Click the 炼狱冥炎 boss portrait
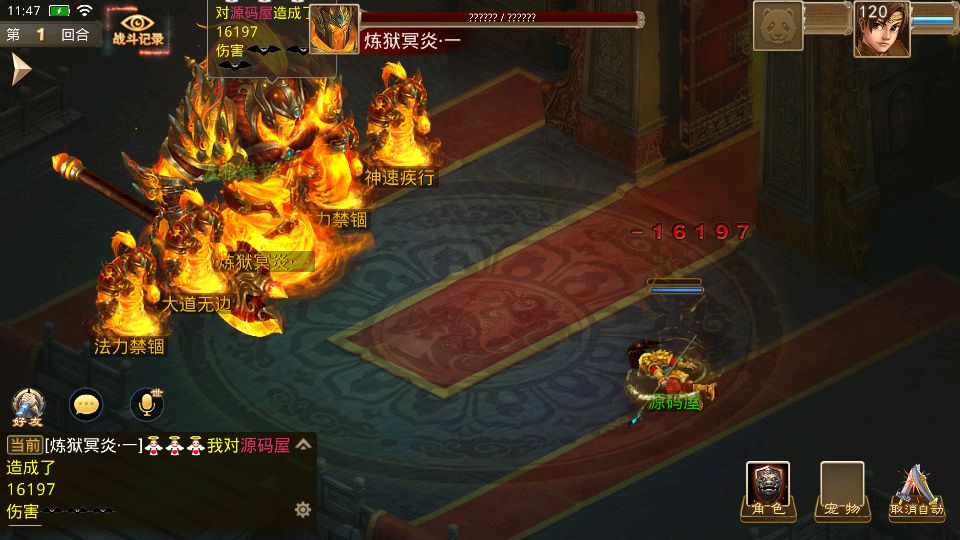Viewport: 960px width, 540px height. click(x=334, y=29)
